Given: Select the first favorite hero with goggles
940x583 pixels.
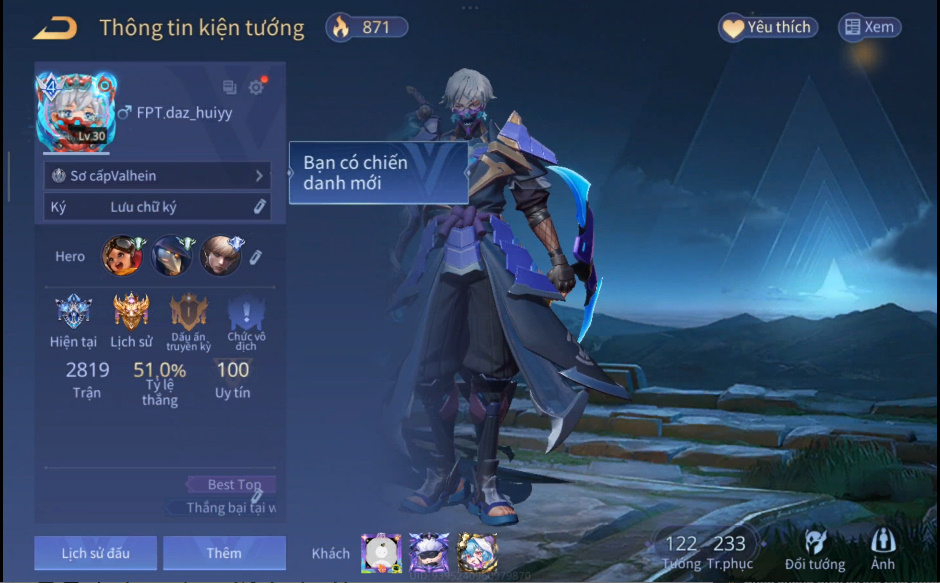Looking at the screenshot, I should [x=122, y=256].
